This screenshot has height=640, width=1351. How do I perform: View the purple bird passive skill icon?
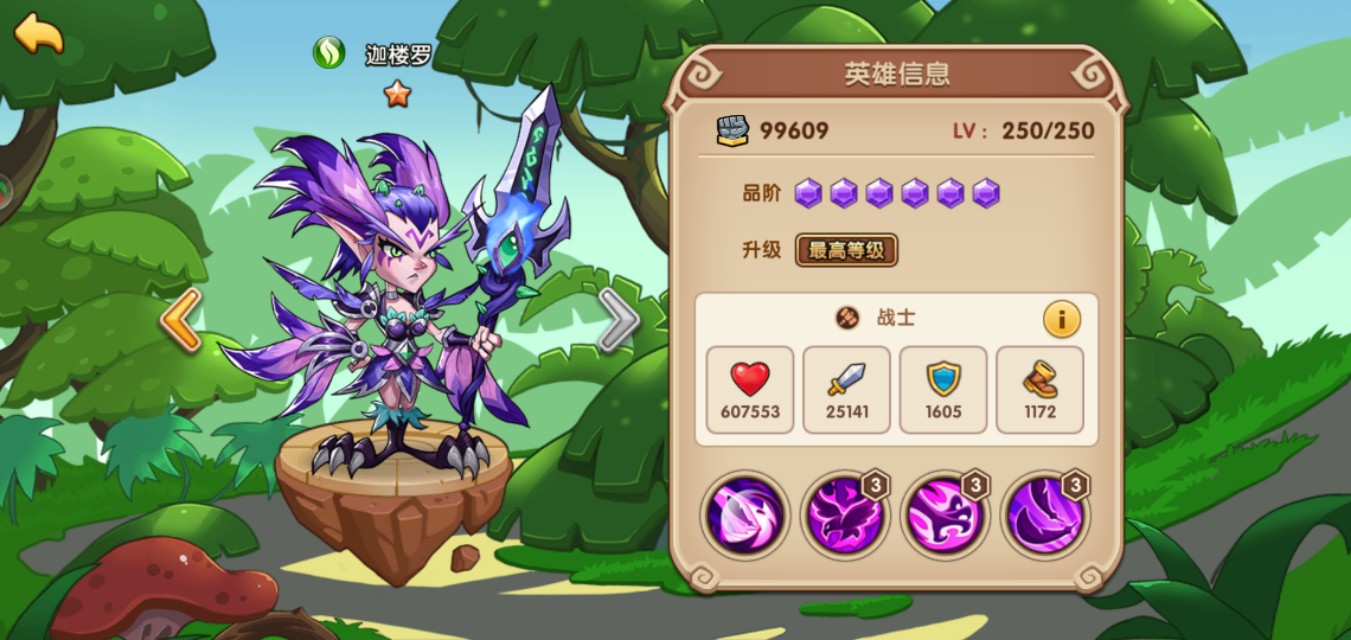pos(844,517)
